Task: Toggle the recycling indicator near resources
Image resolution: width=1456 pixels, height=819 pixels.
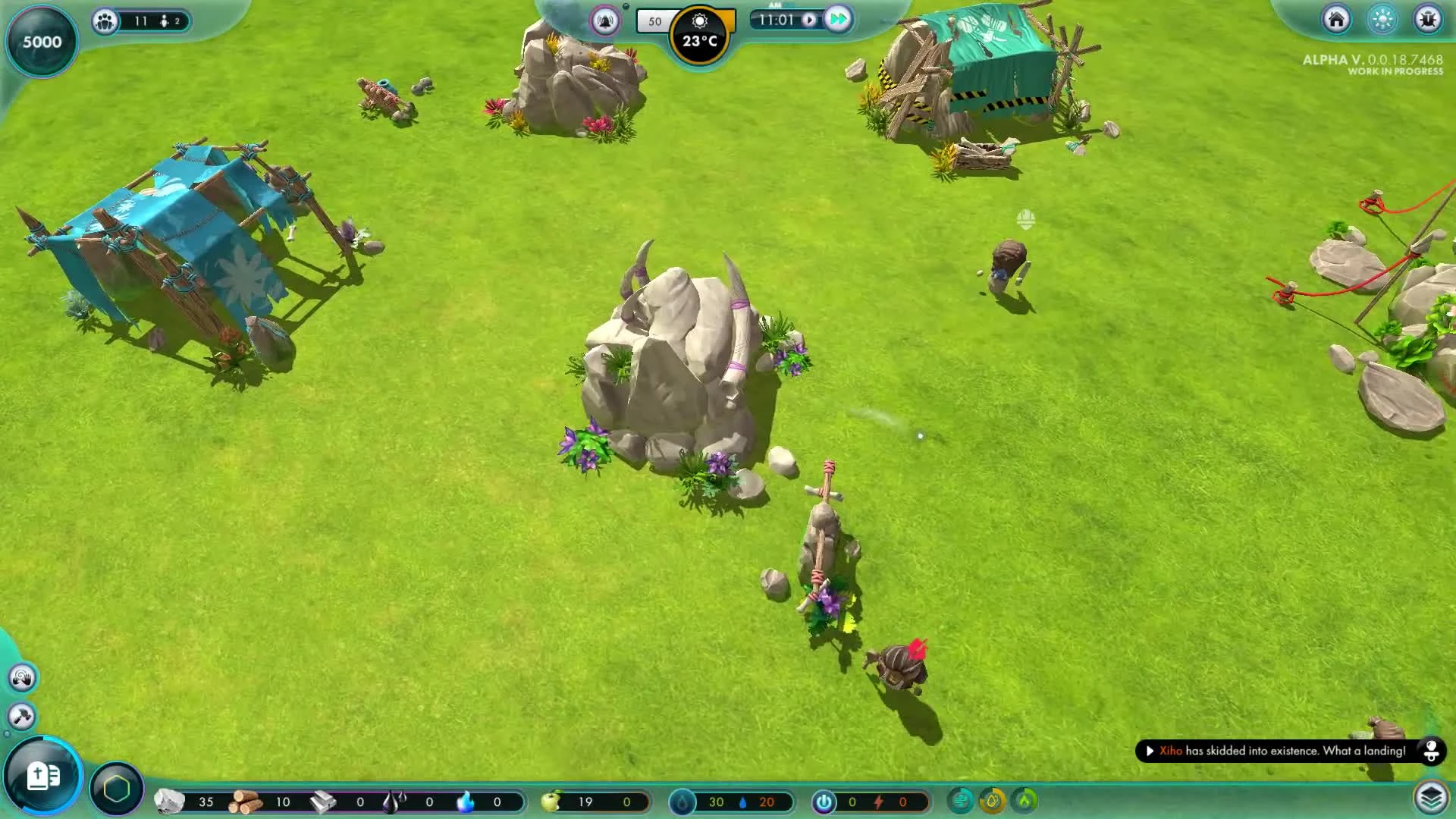Action: coord(962,799)
